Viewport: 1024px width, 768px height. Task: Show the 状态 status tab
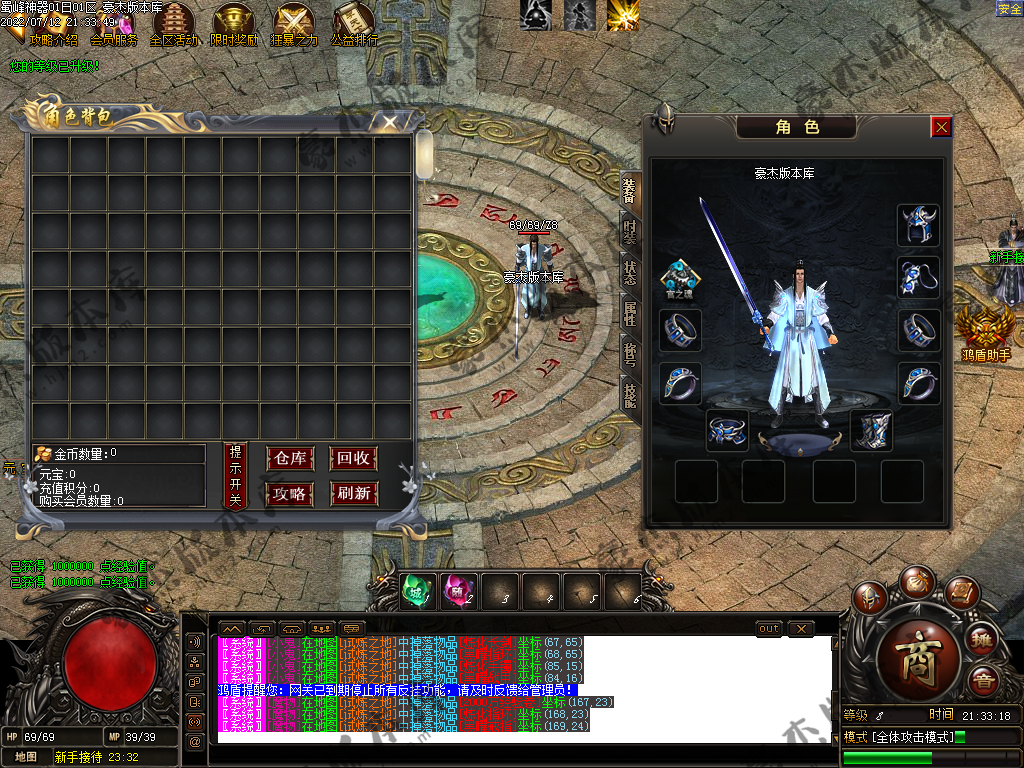629,273
